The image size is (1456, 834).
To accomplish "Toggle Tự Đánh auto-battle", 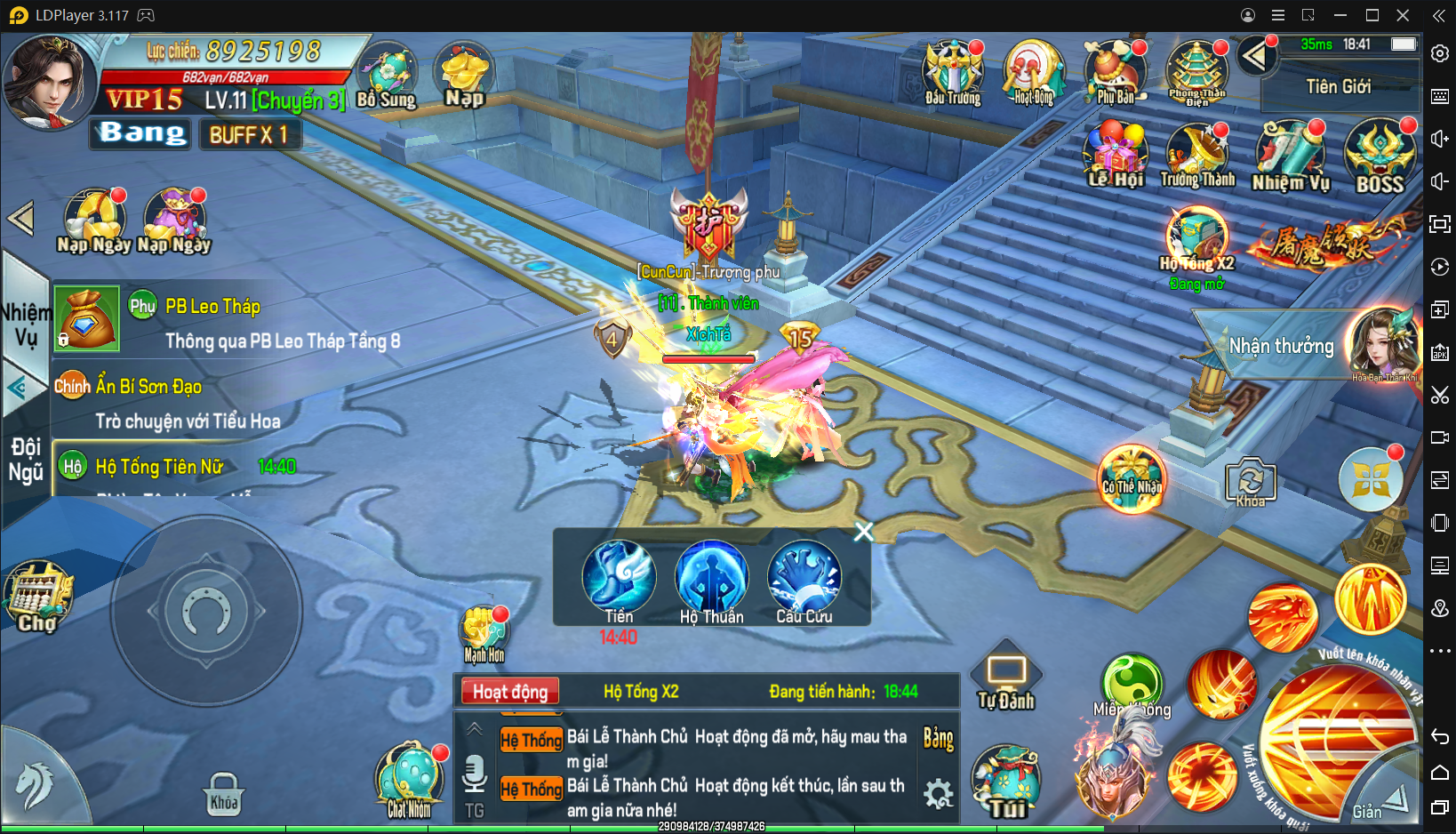I will pyautogui.click(x=1006, y=679).
